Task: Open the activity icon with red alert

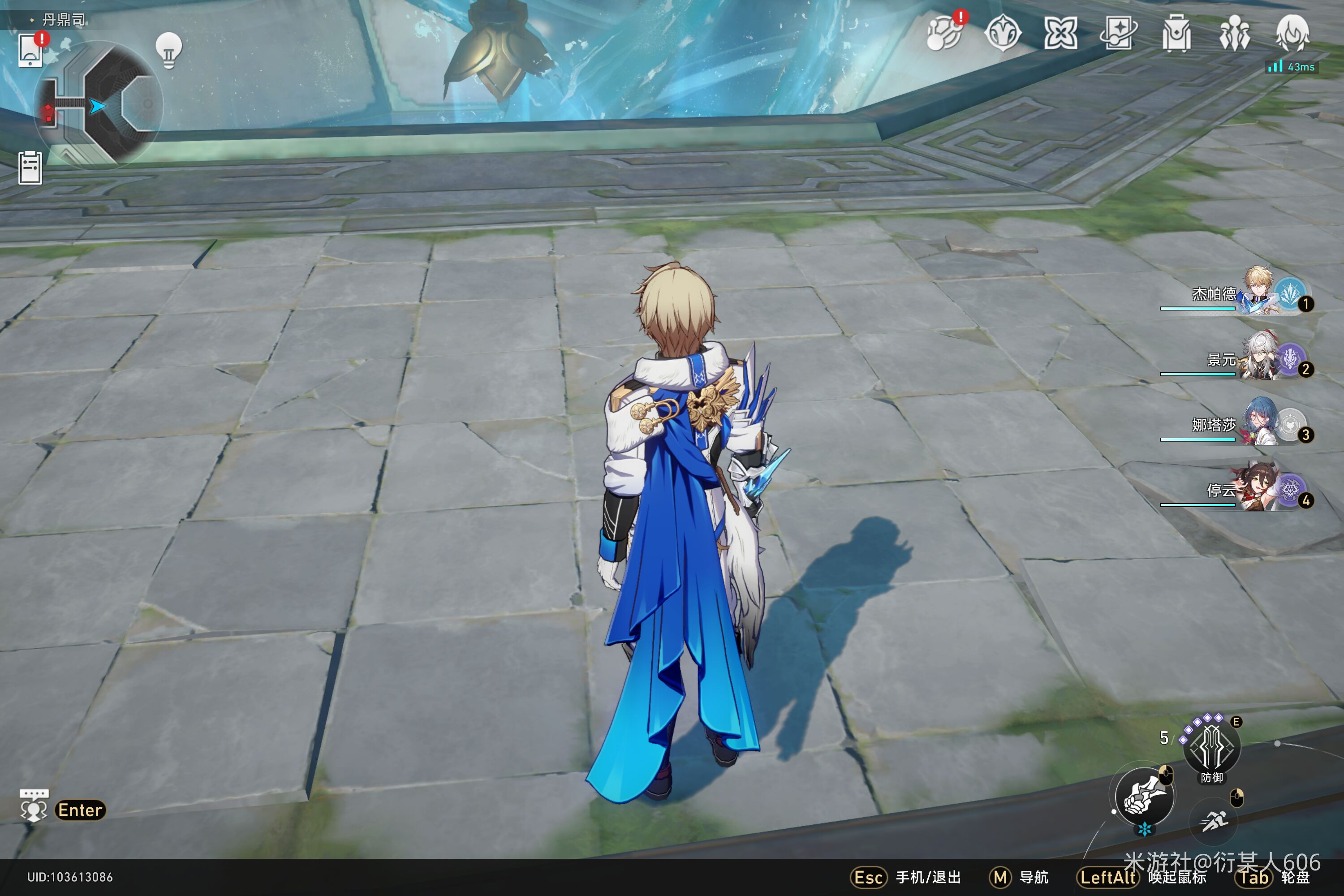Action: (944, 33)
